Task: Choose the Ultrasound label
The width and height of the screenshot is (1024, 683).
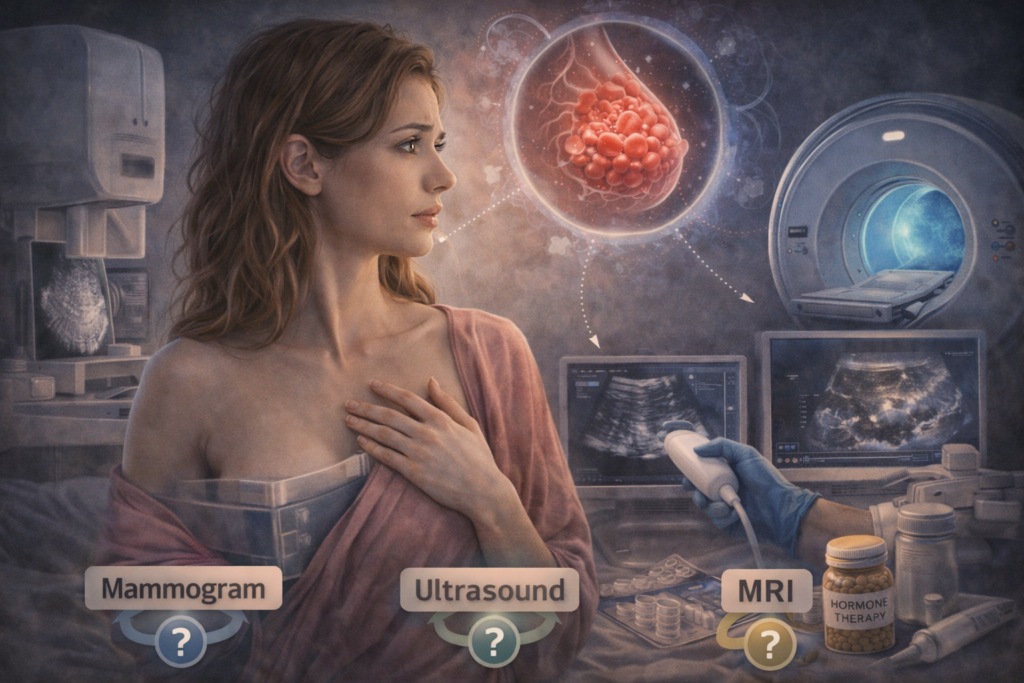Action: click(490, 589)
